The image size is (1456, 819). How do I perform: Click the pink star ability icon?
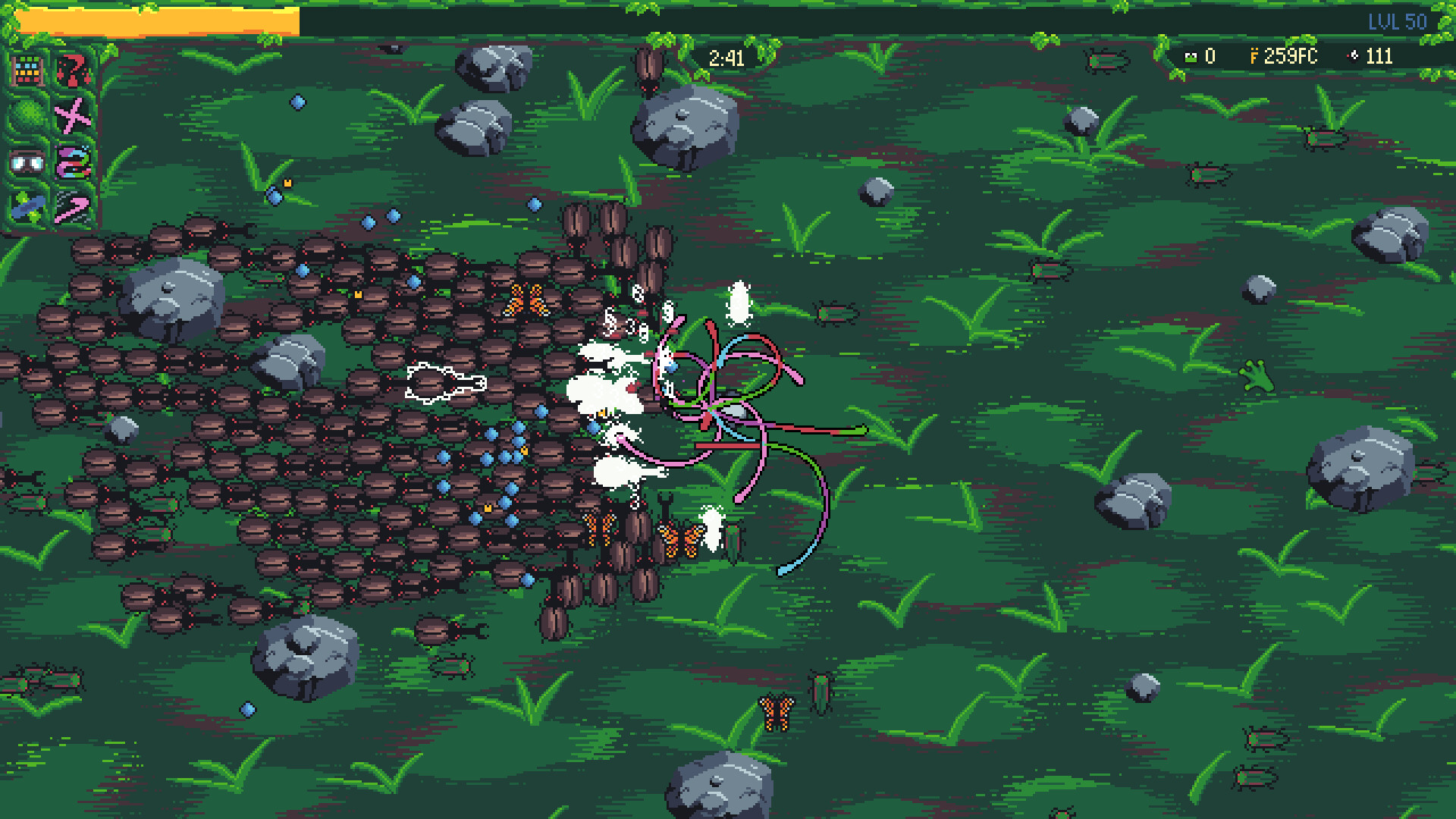[73, 115]
